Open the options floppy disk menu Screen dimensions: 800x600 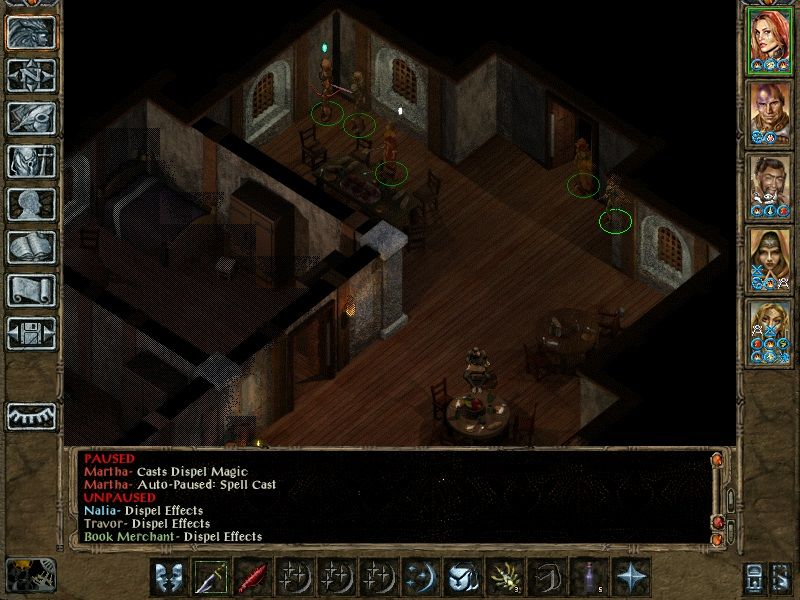pyautogui.click(x=31, y=333)
